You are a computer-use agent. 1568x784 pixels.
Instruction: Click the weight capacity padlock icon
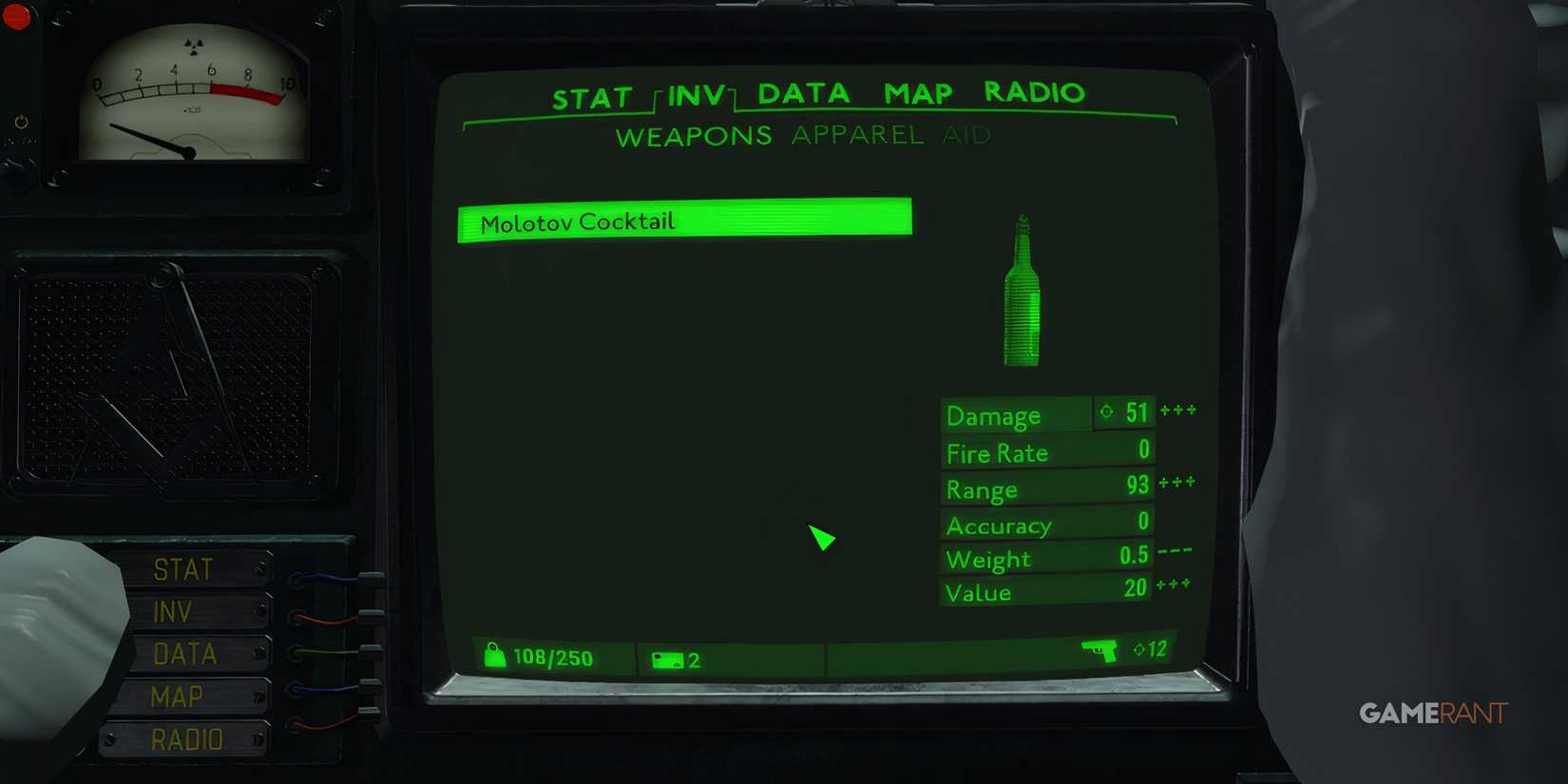(496, 656)
